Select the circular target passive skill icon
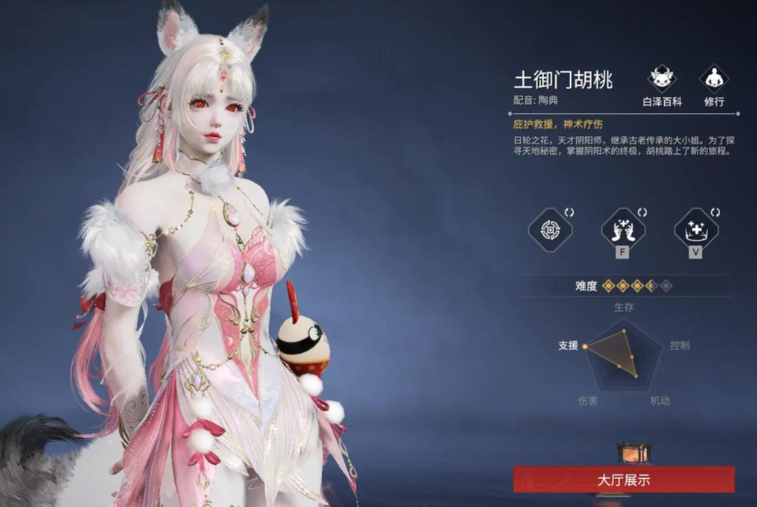Image resolution: width=757 pixels, height=507 pixels. pos(549,229)
